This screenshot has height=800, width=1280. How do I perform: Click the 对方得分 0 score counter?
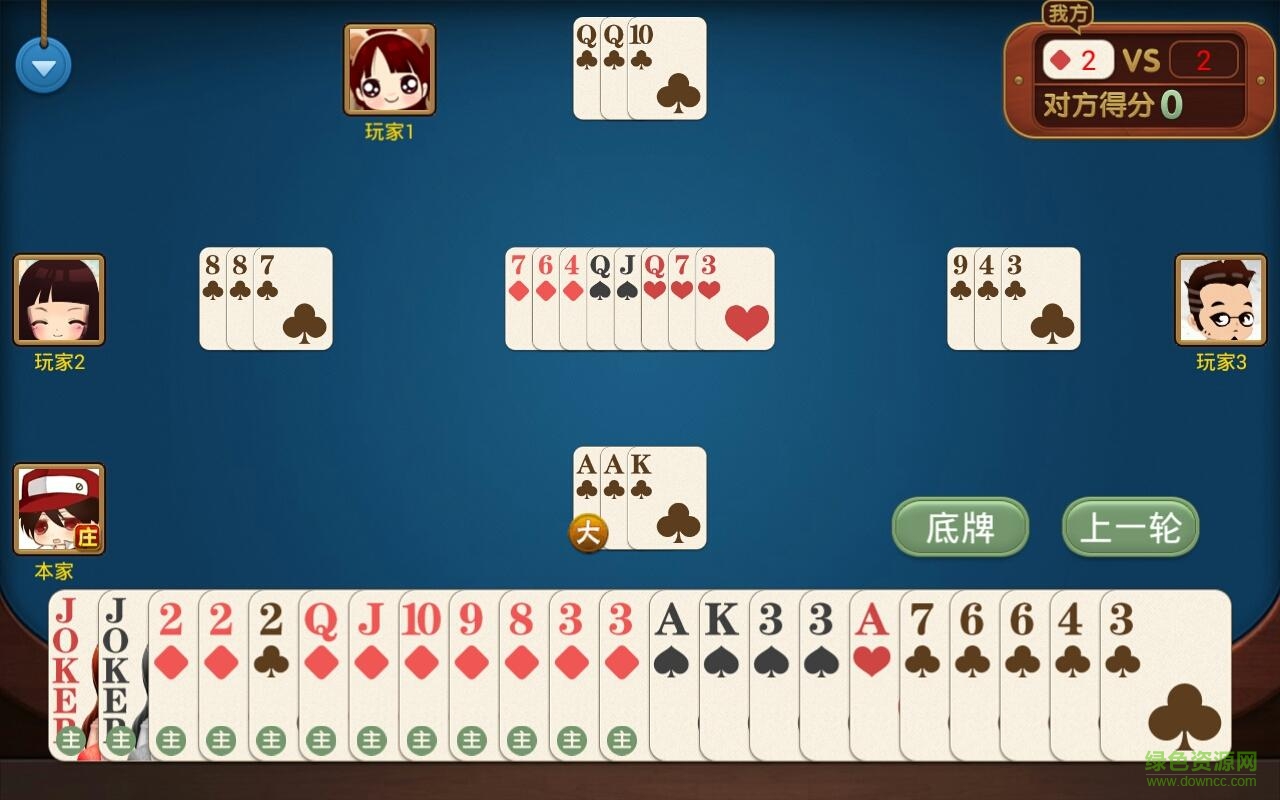[1113, 103]
